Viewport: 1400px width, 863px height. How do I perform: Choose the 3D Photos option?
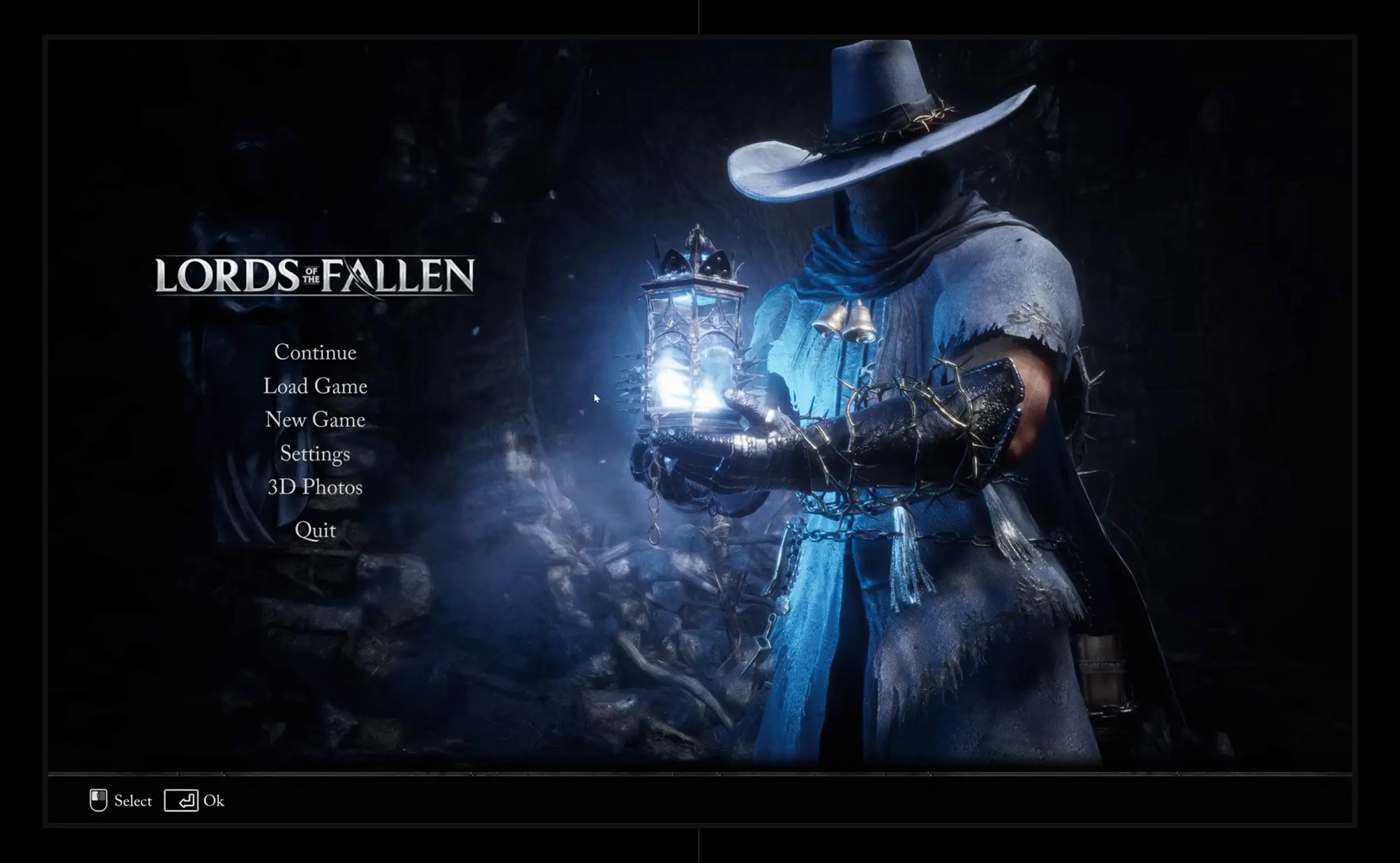click(315, 487)
